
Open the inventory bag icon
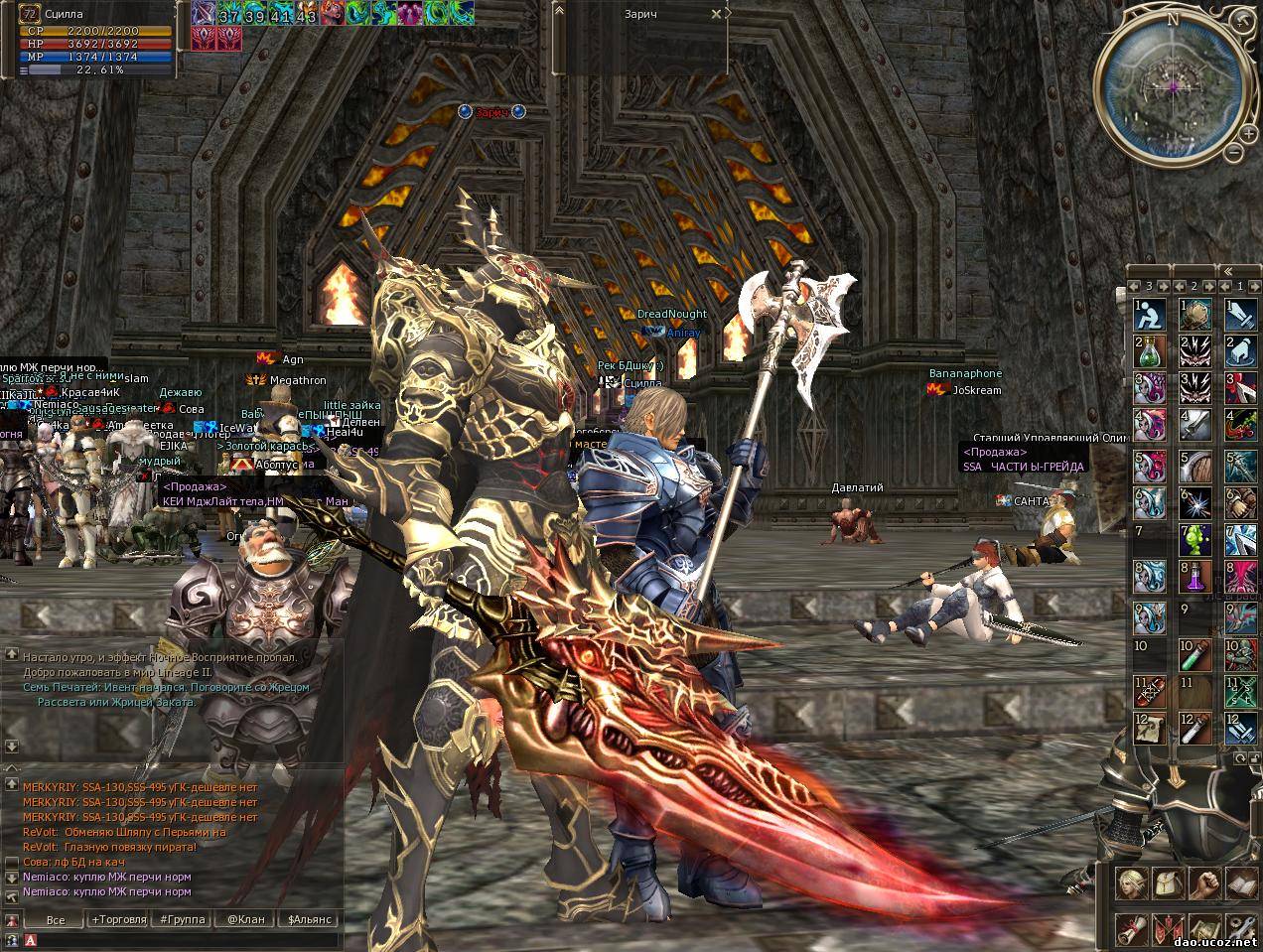(1167, 882)
